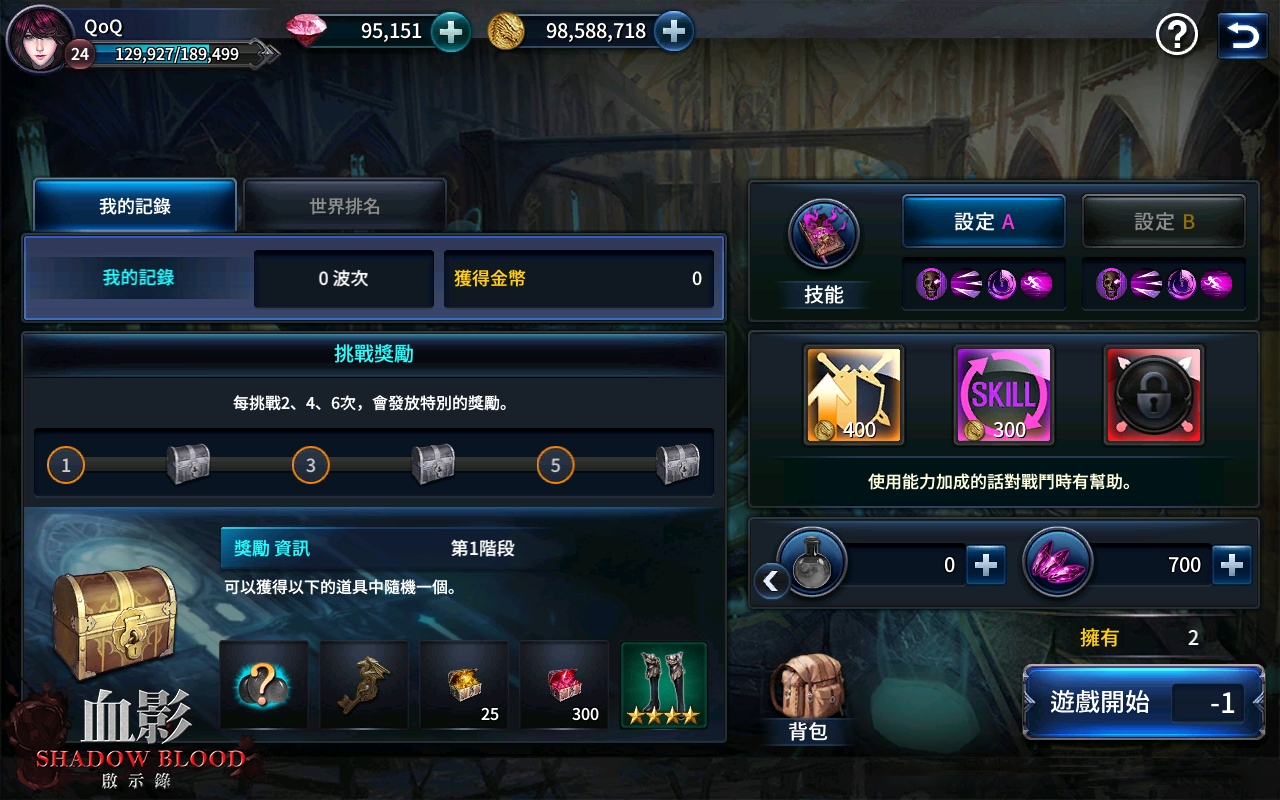
Task: Enable skill preset 設定 B
Action: pos(1163,221)
